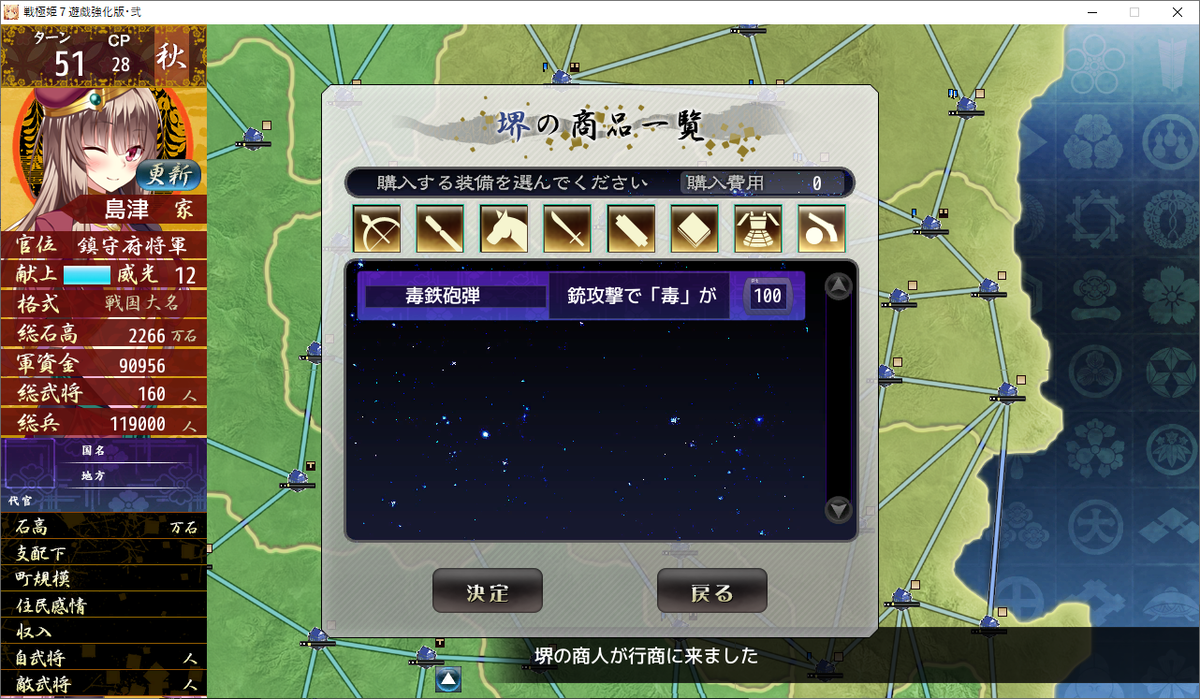Select the scroll equipment category
1200x699 pixels.
pyautogui.click(x=631, y=229)
